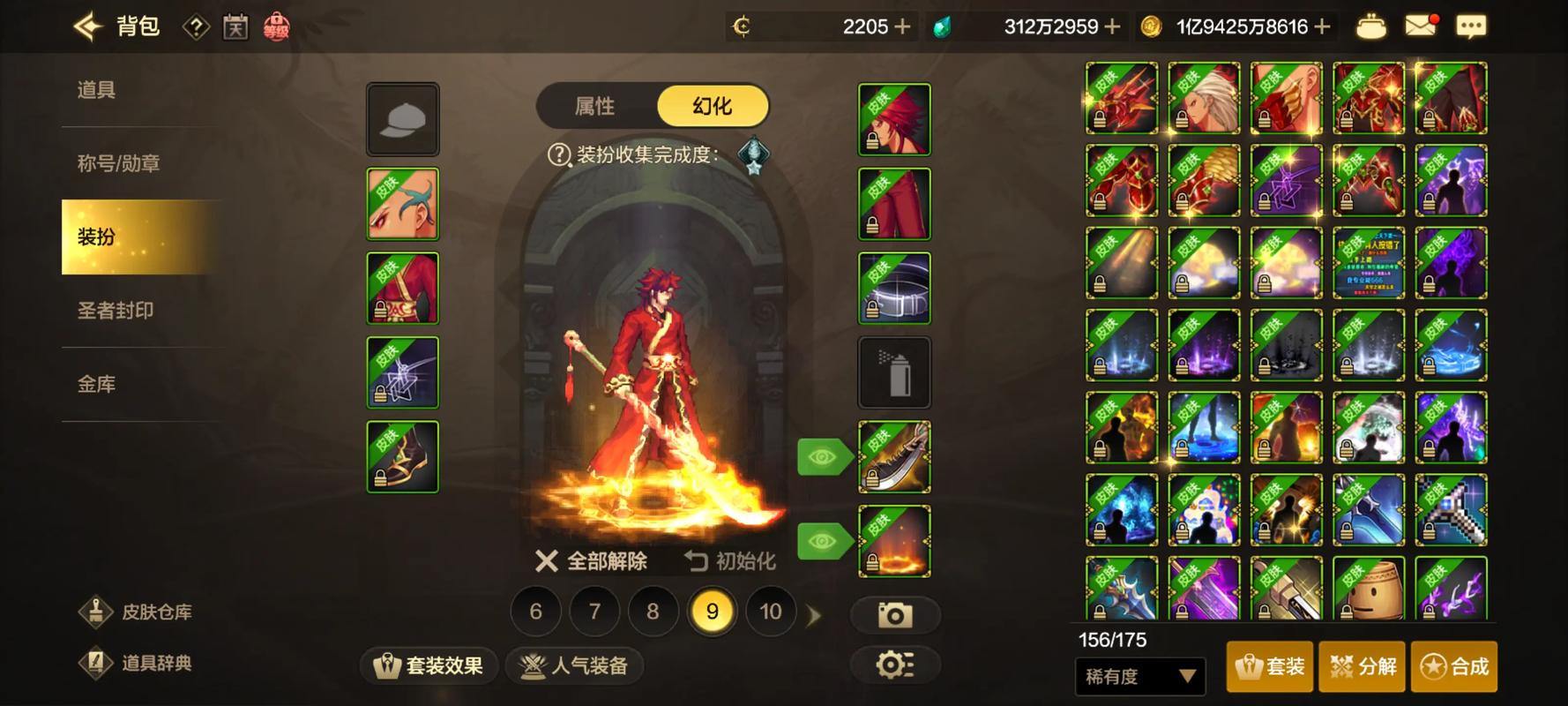
Task: Open the mail envelope icon with red dot
Action: point(1419,26)
